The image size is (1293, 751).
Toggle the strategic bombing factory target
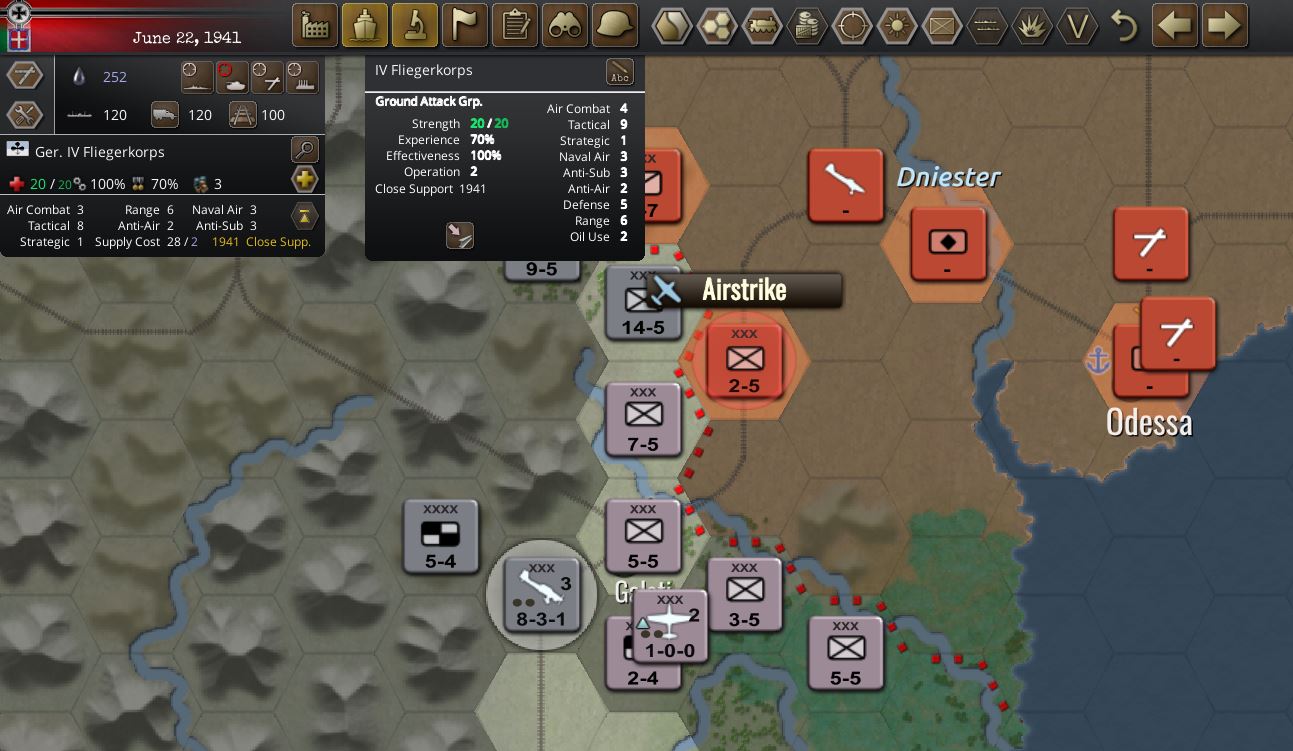[x=302, y=78]
